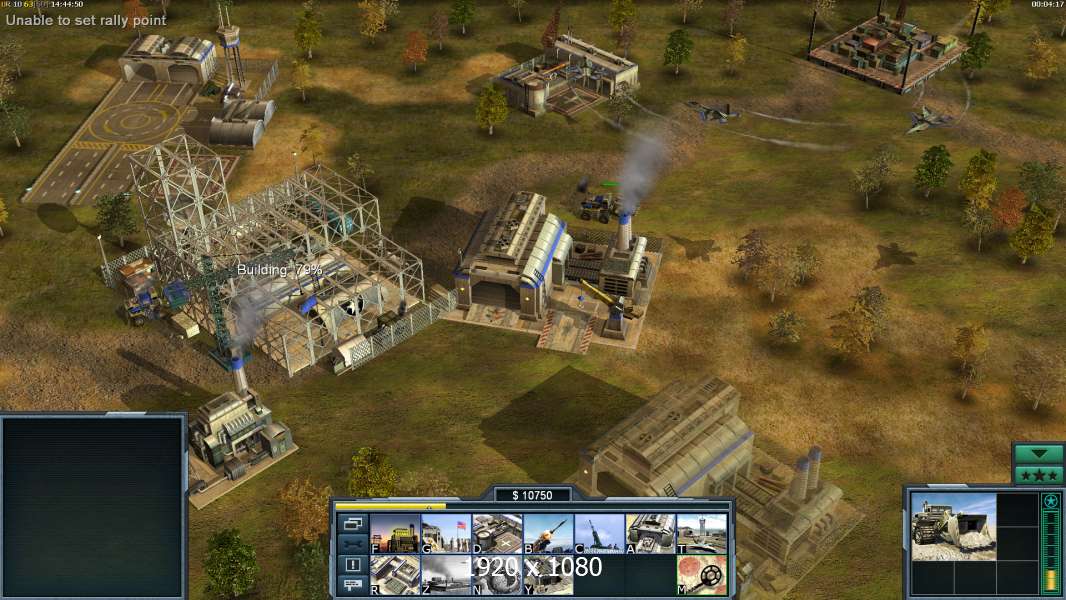The image size is (1066, 600).
Task: Select the dozer unit portrait
Action: (x=954, y=526)
